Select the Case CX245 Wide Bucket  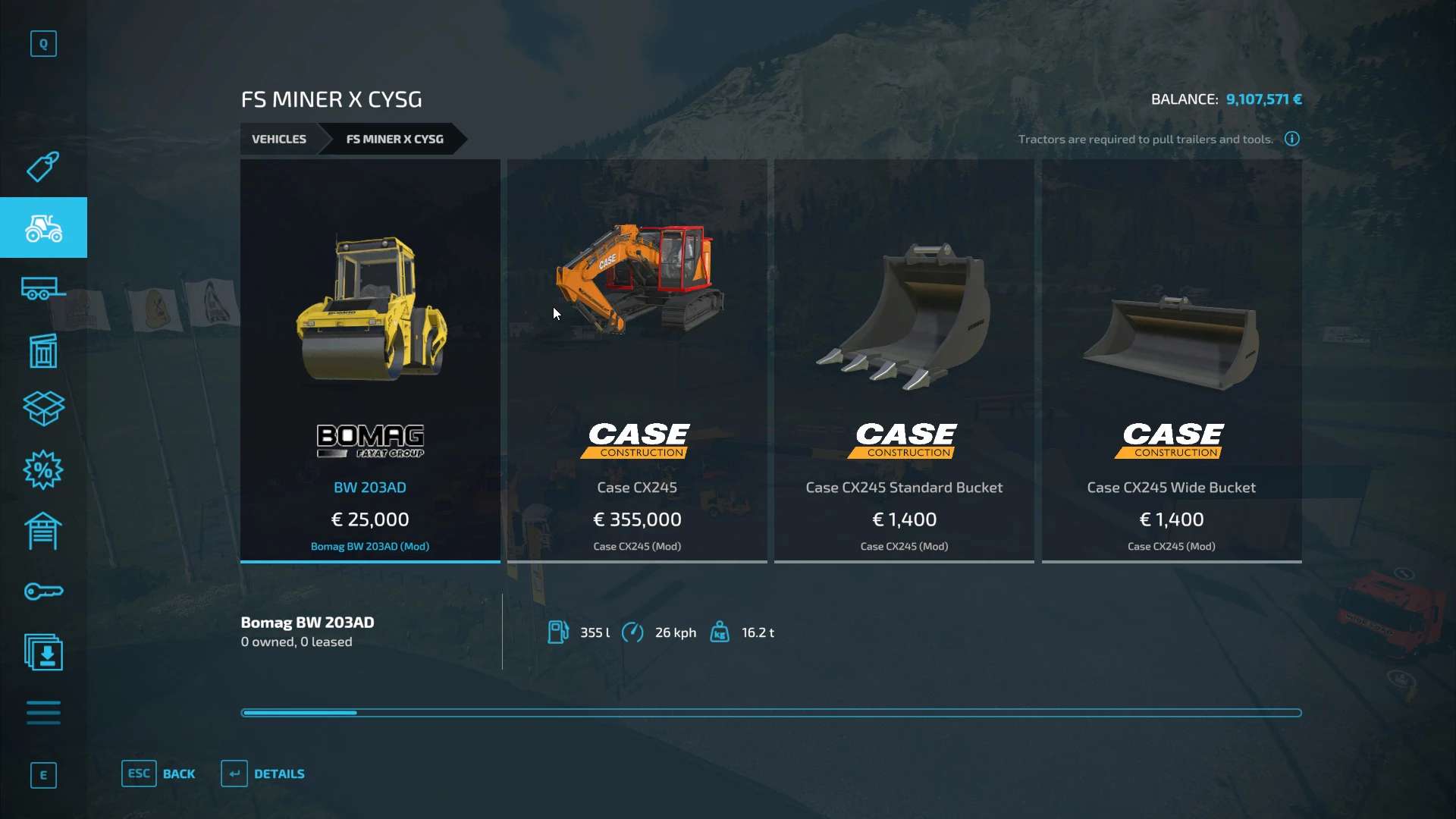click(x=1172, y=361)
